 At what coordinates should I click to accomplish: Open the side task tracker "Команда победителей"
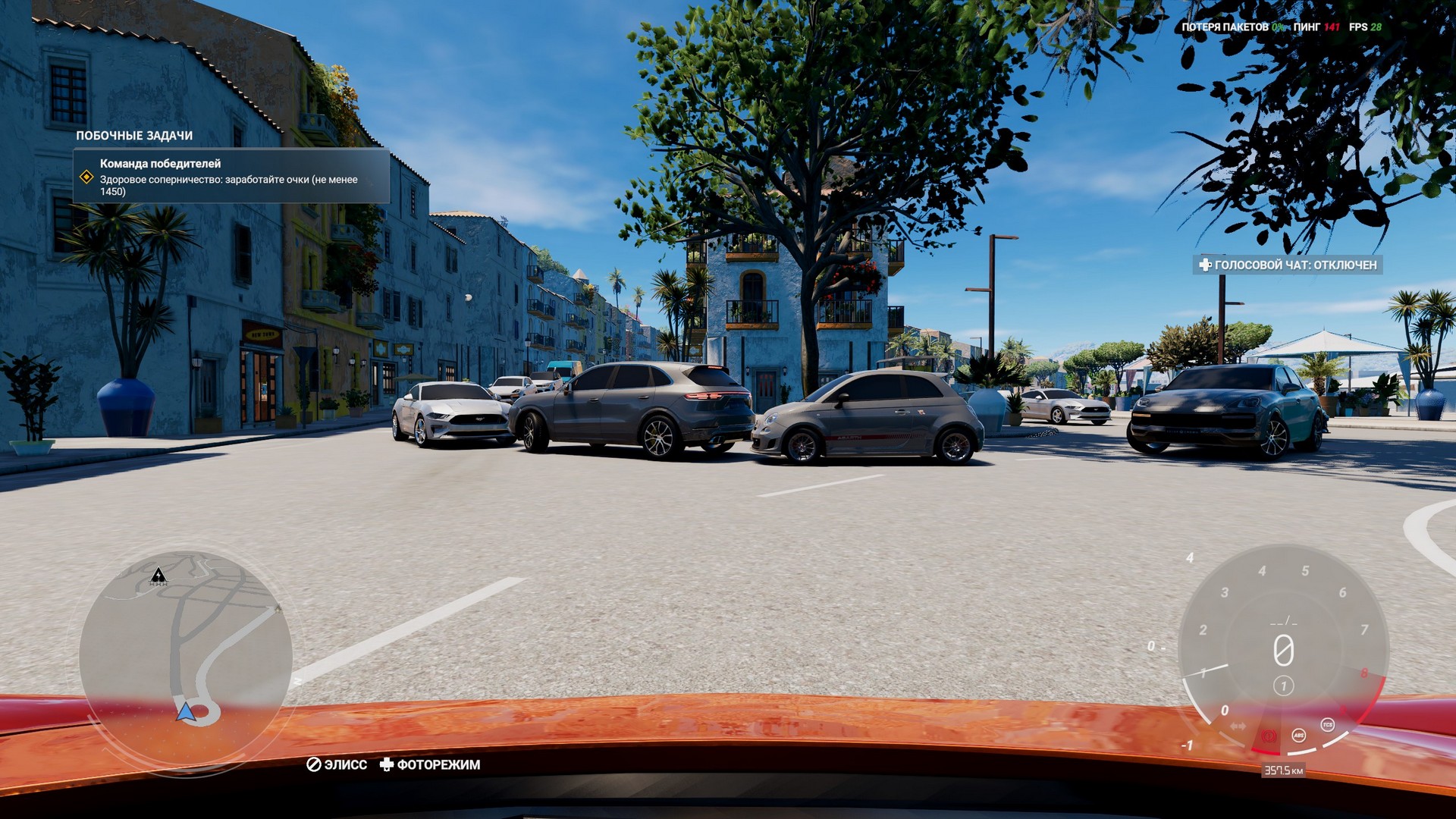tap(231, 177)
